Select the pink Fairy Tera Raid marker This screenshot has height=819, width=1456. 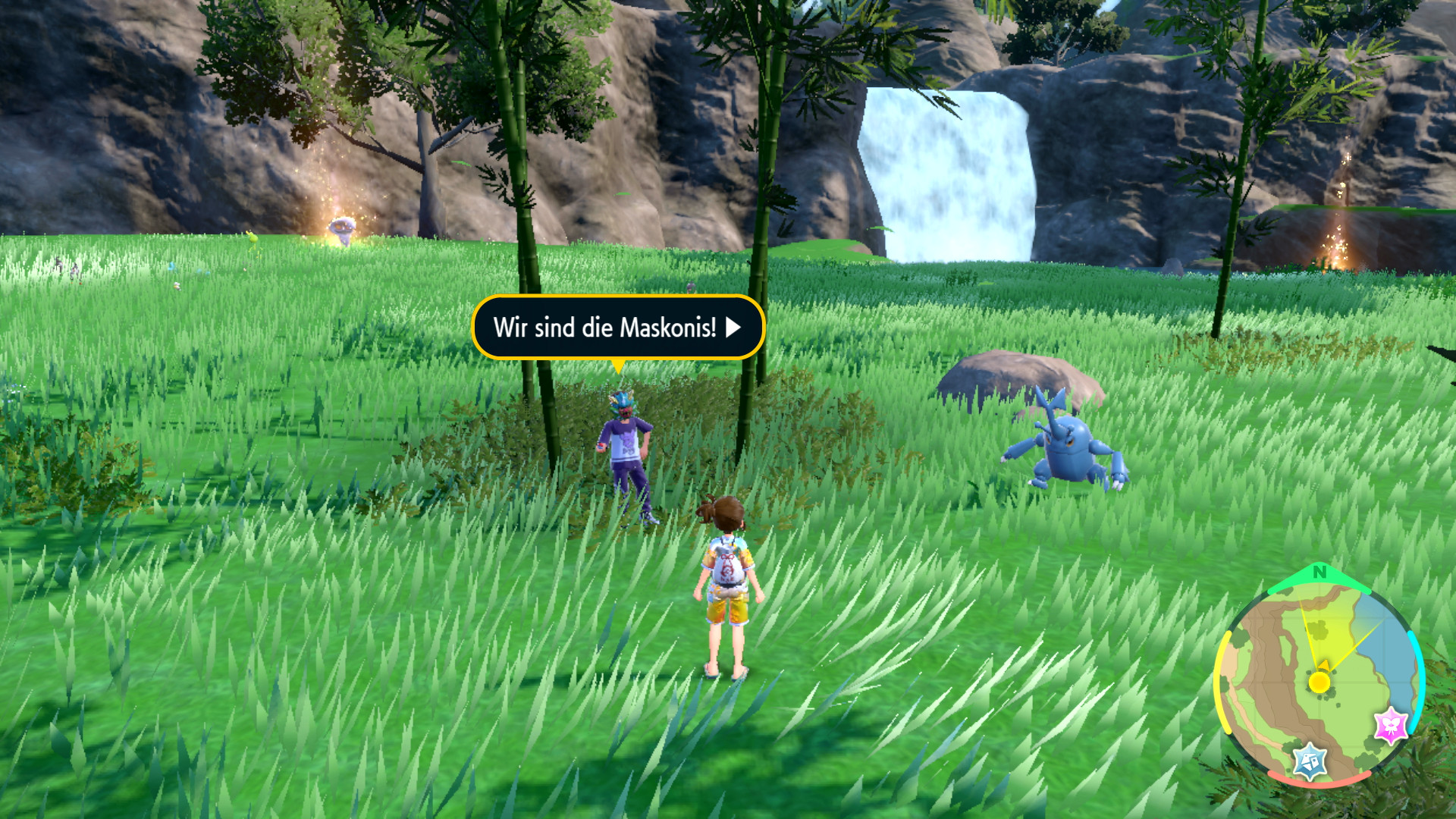(1391, 726)
